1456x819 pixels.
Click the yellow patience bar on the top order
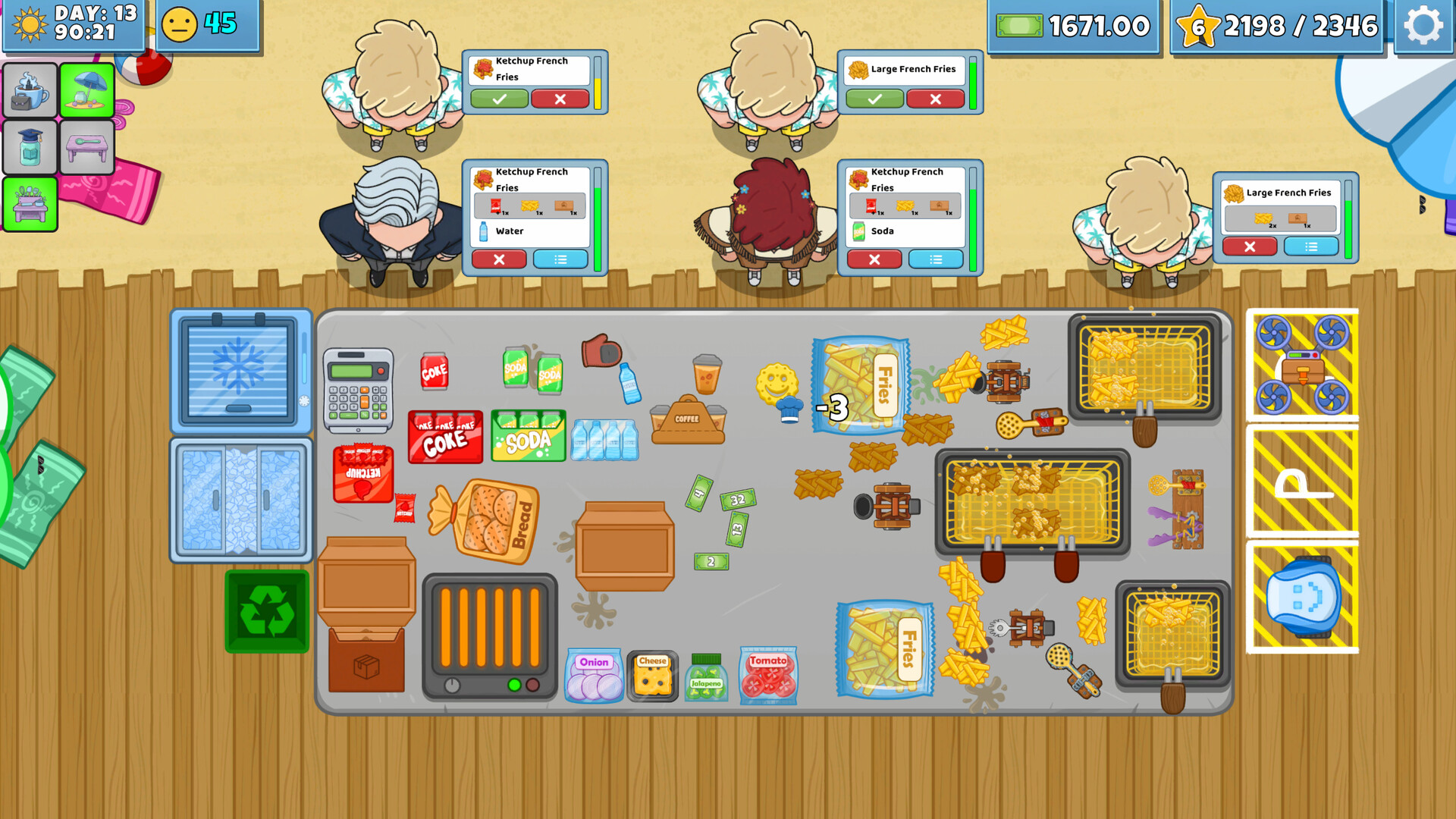[x=598, y=83]
